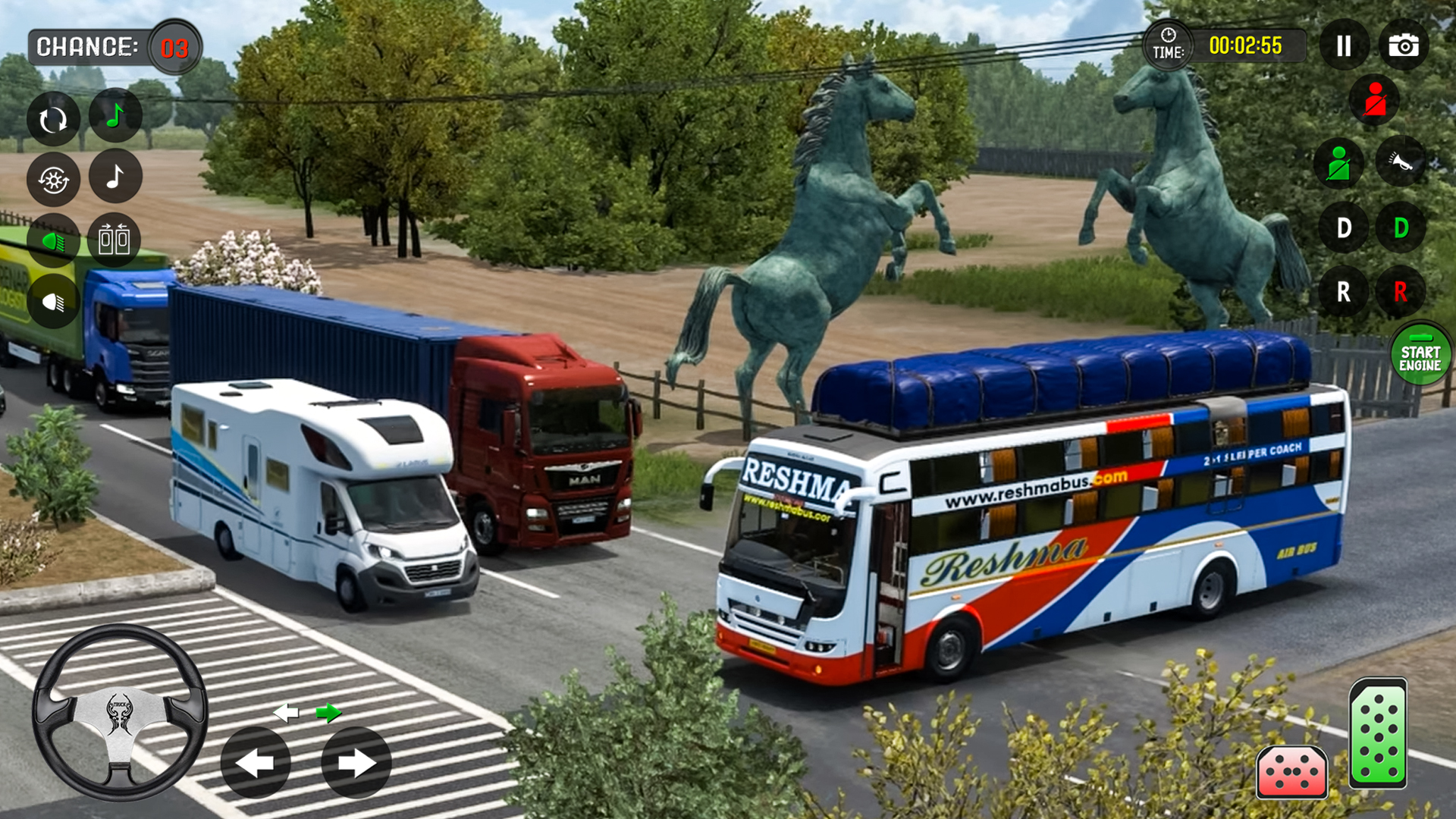Tap the white music note icon
1456x819 pixels.
pyautogui.click(x=115, y=177)
